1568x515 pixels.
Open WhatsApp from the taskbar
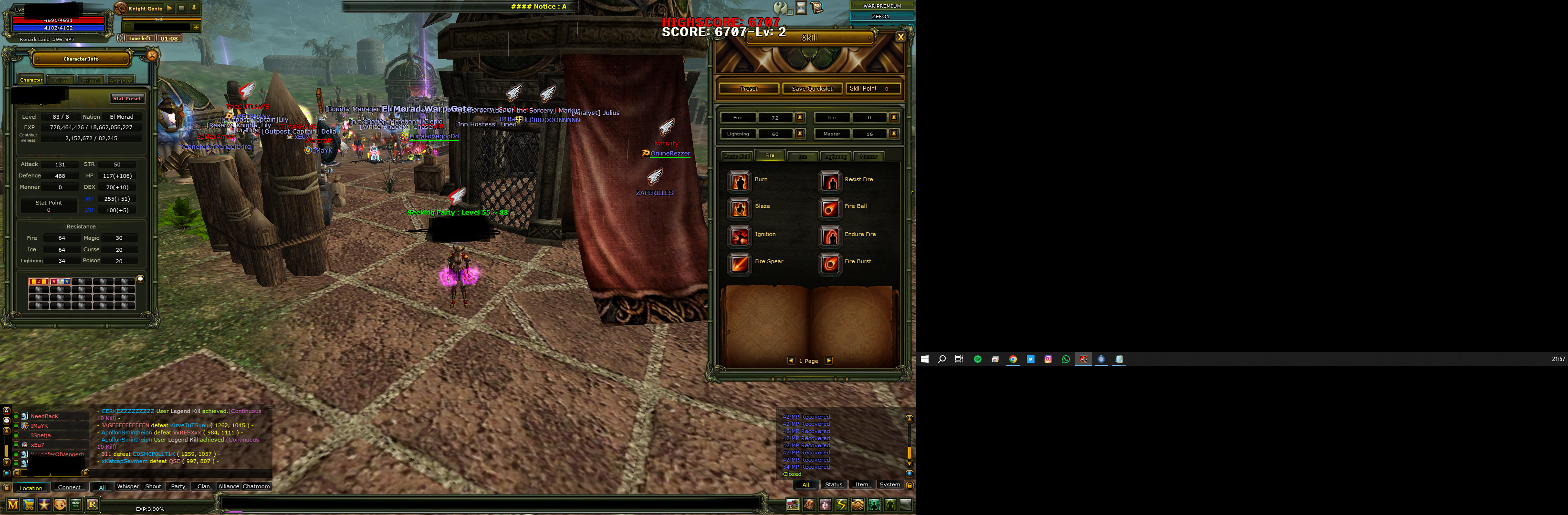click(x=1065, y=360)
